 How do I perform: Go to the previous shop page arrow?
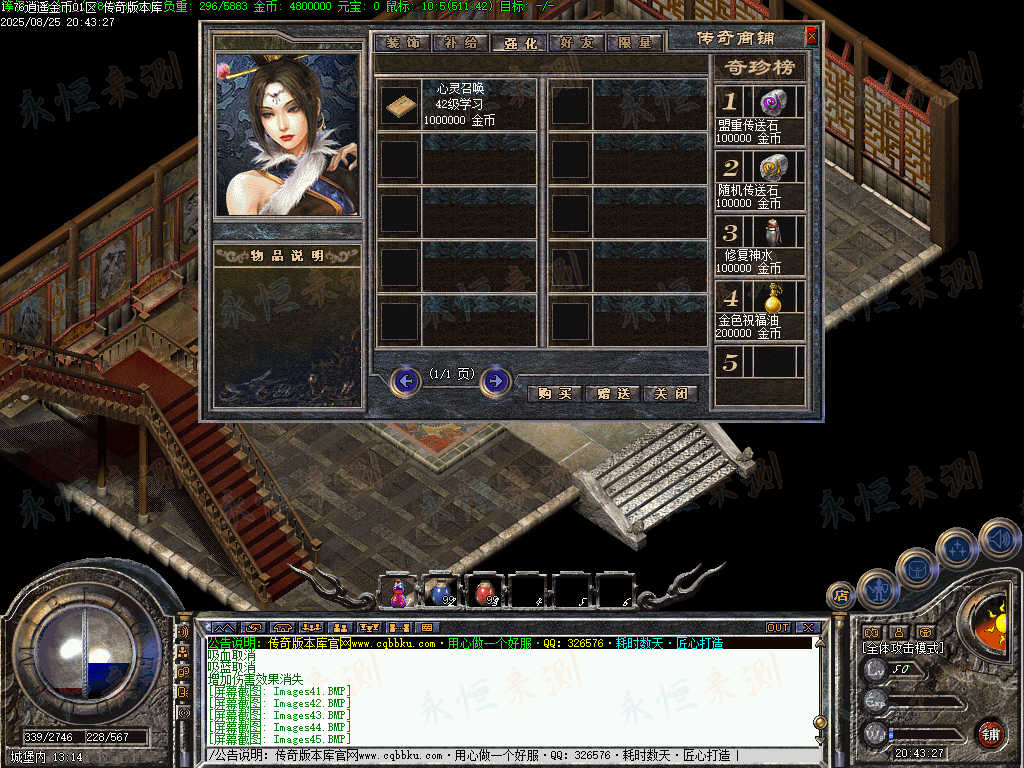pyautogui.click(x=405, y=381)
